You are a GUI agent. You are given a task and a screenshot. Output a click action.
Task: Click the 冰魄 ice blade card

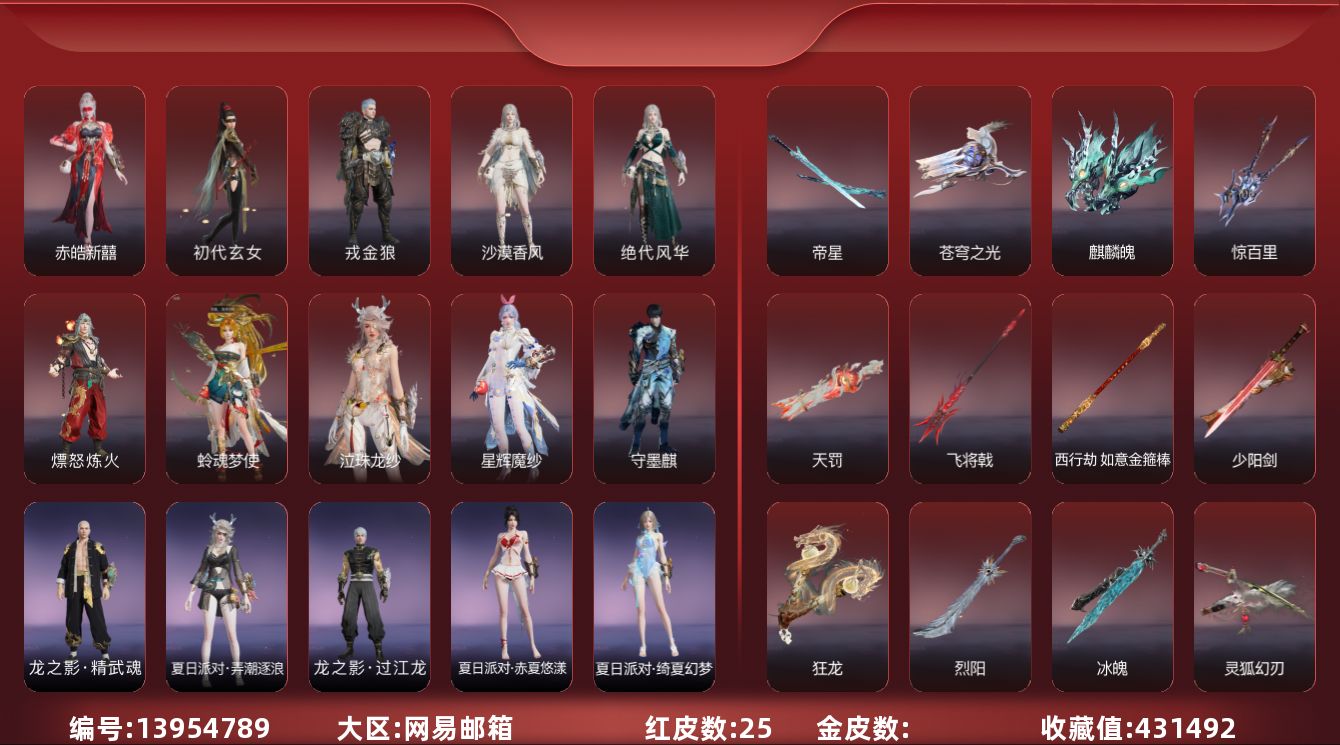(x=1112, y=596)
